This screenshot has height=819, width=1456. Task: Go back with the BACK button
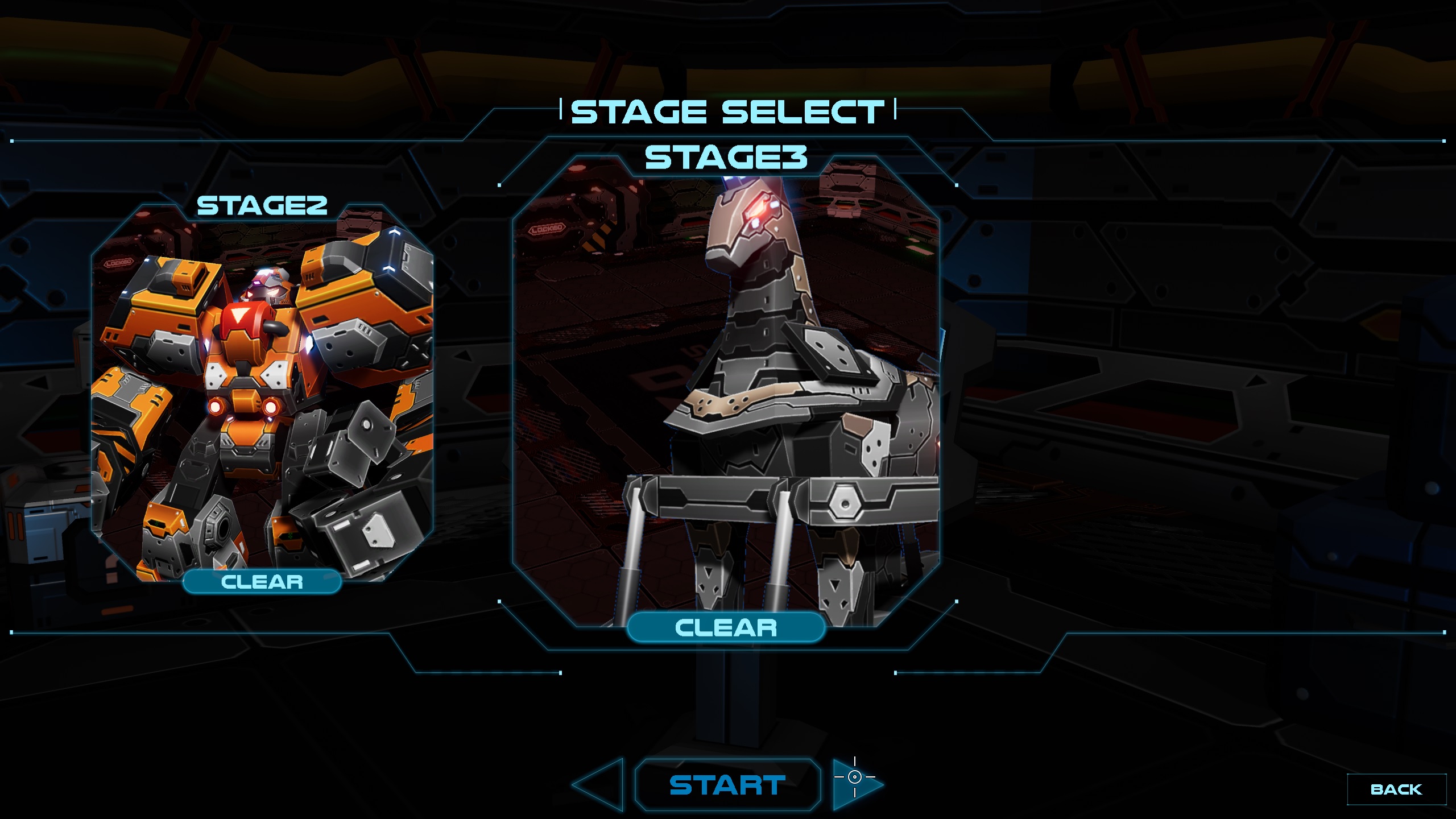coord(1396,789)
